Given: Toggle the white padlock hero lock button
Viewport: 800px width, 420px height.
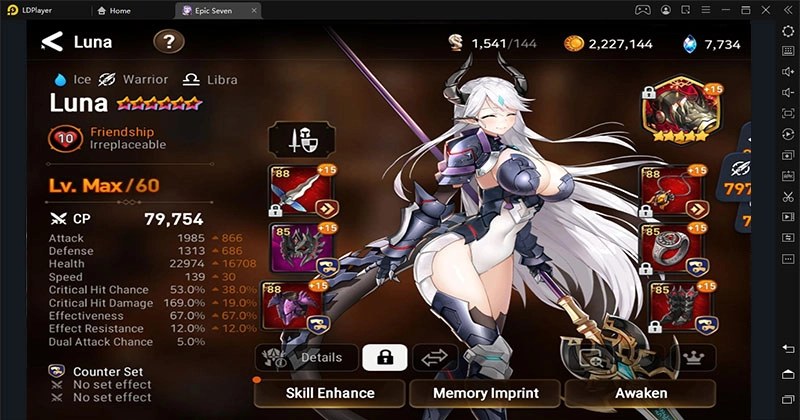Looking at the screenshot, I should [x=384, y=357].
